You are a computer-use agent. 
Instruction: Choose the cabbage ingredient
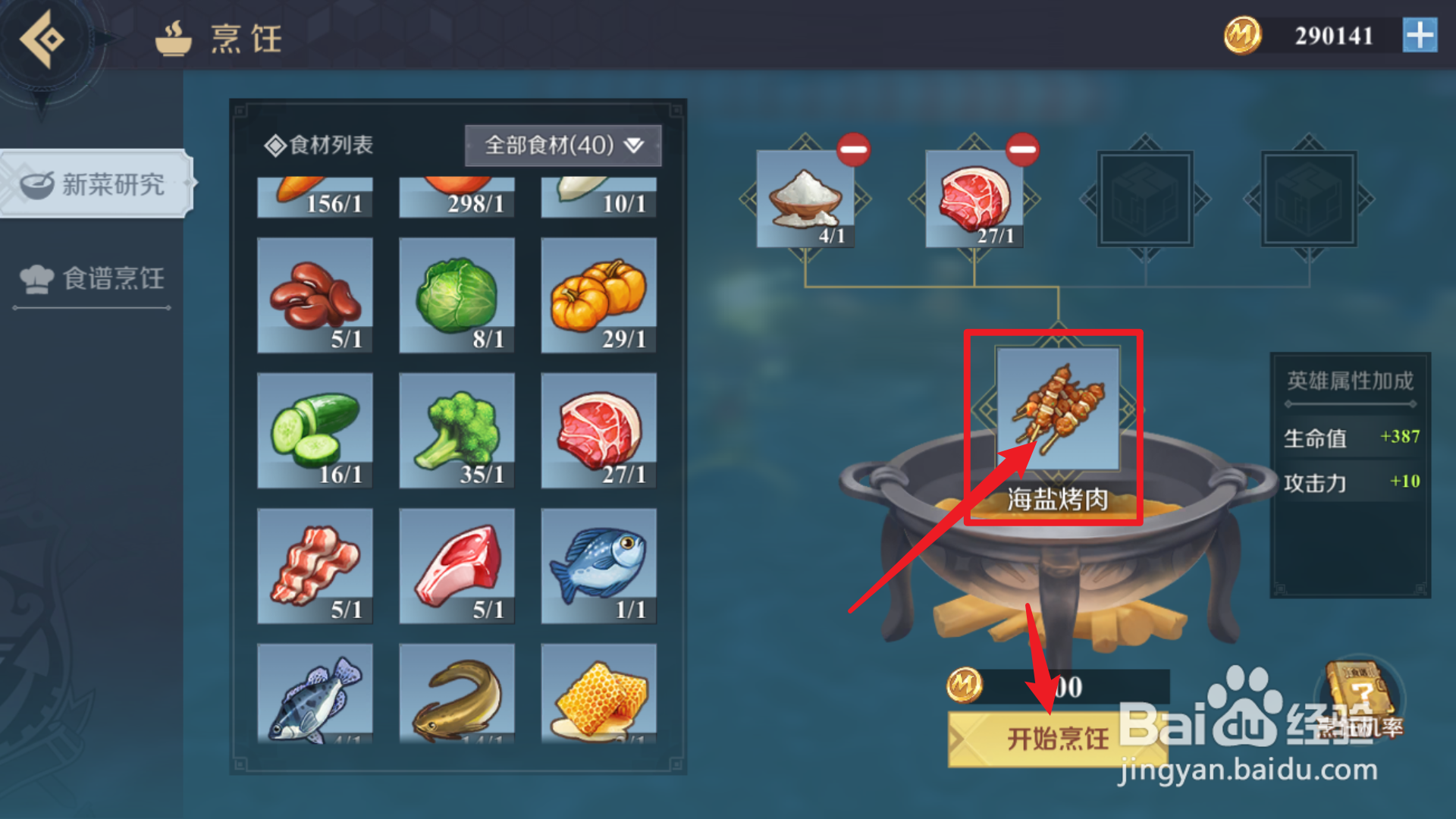457,296
